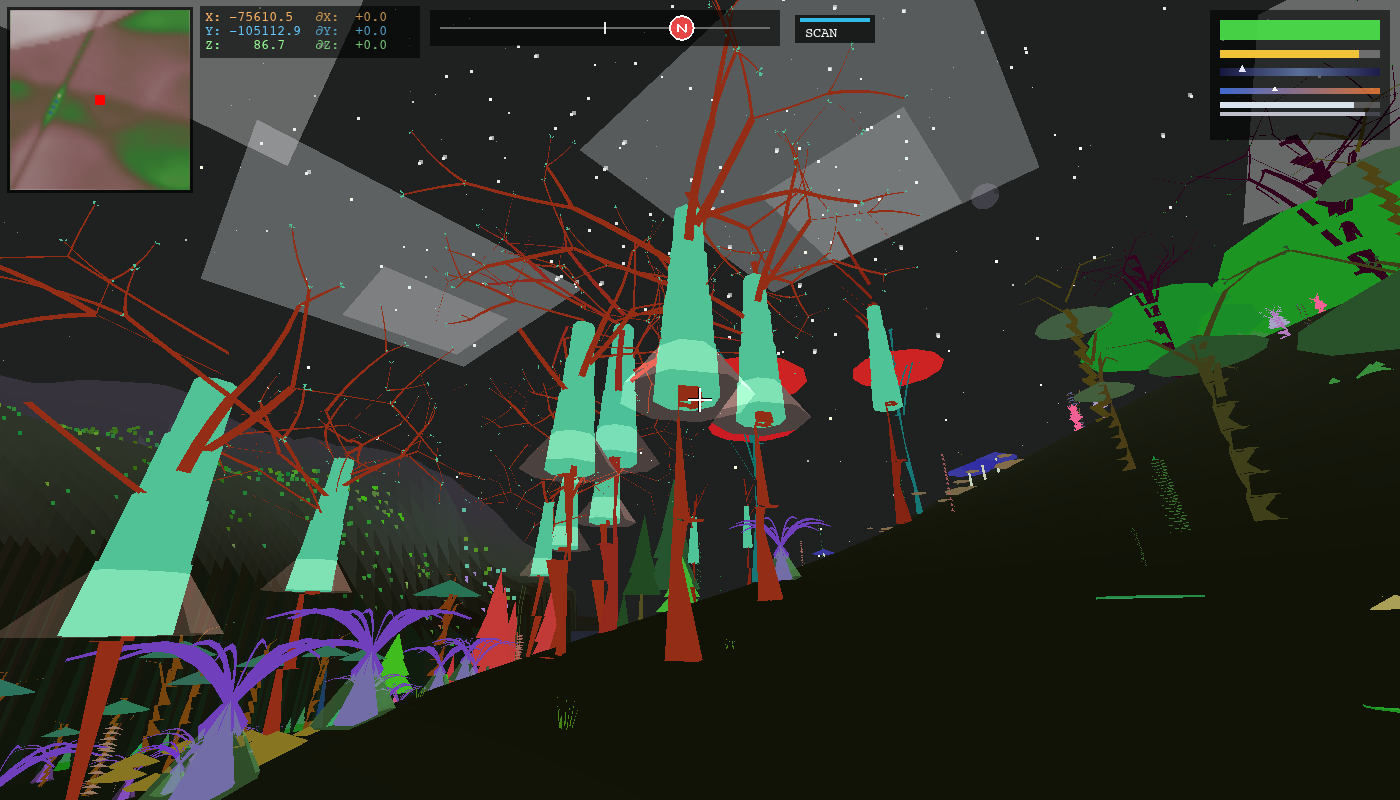
Task: Toggle the dim gray bar below the white meter
Action: [1290, 114]
